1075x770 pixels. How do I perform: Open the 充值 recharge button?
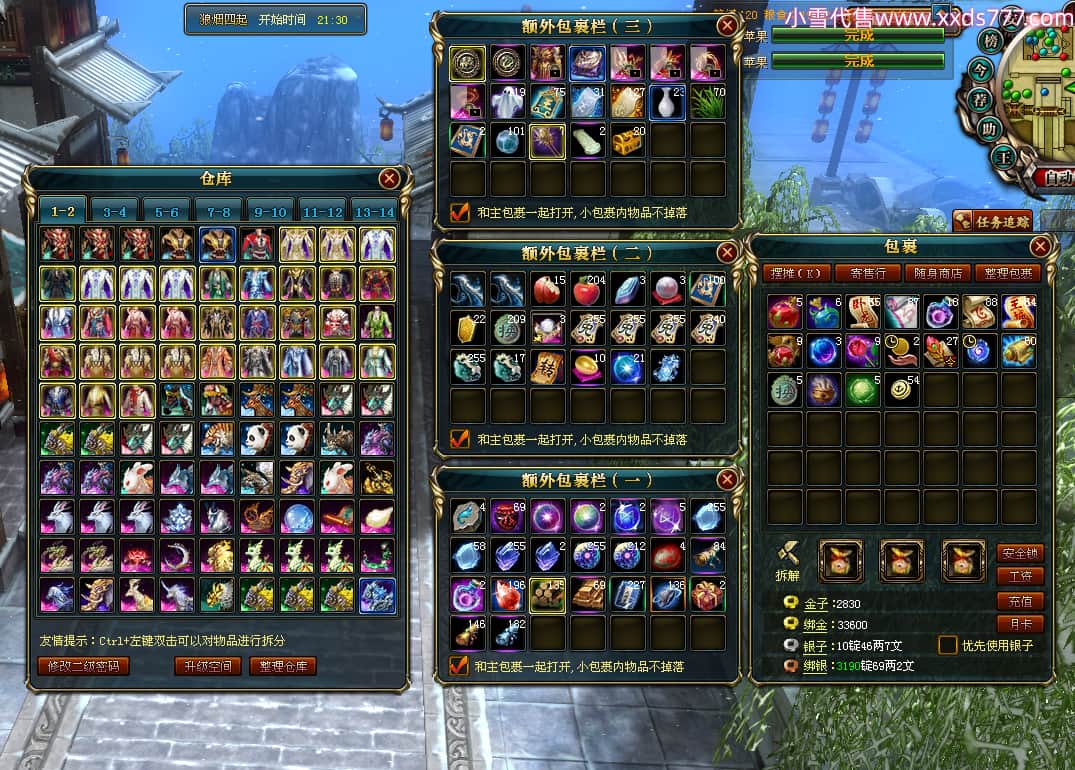click(1020, 601)
